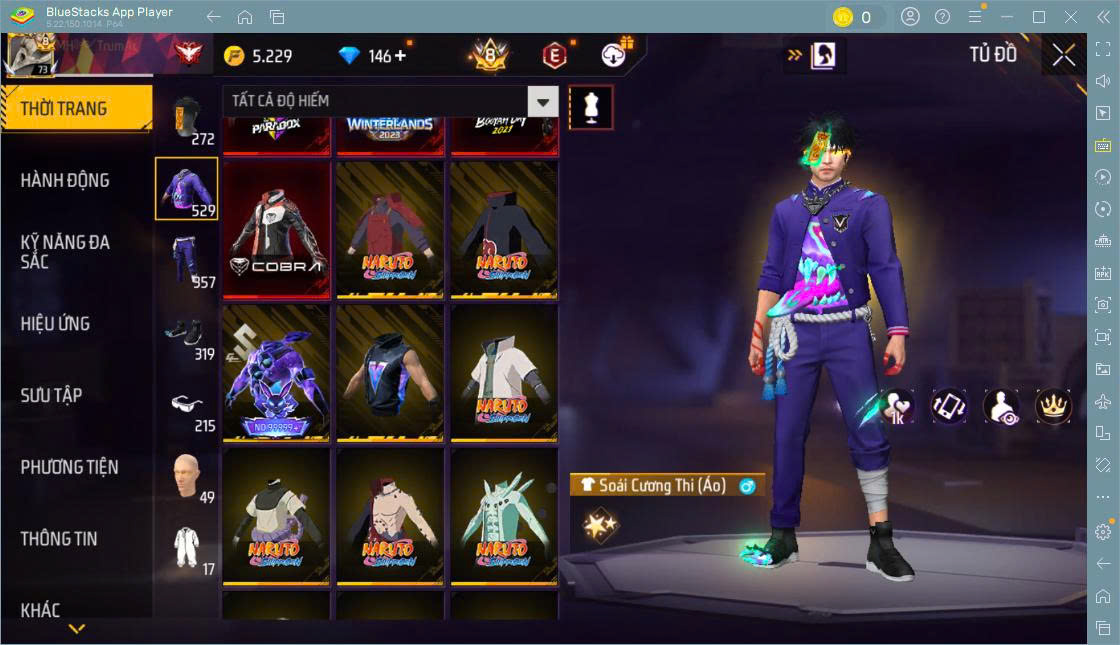The width and height of the screenshot is (1120, 645).
Task: Open the BlueStacks settings gear
Action: 1103,531
